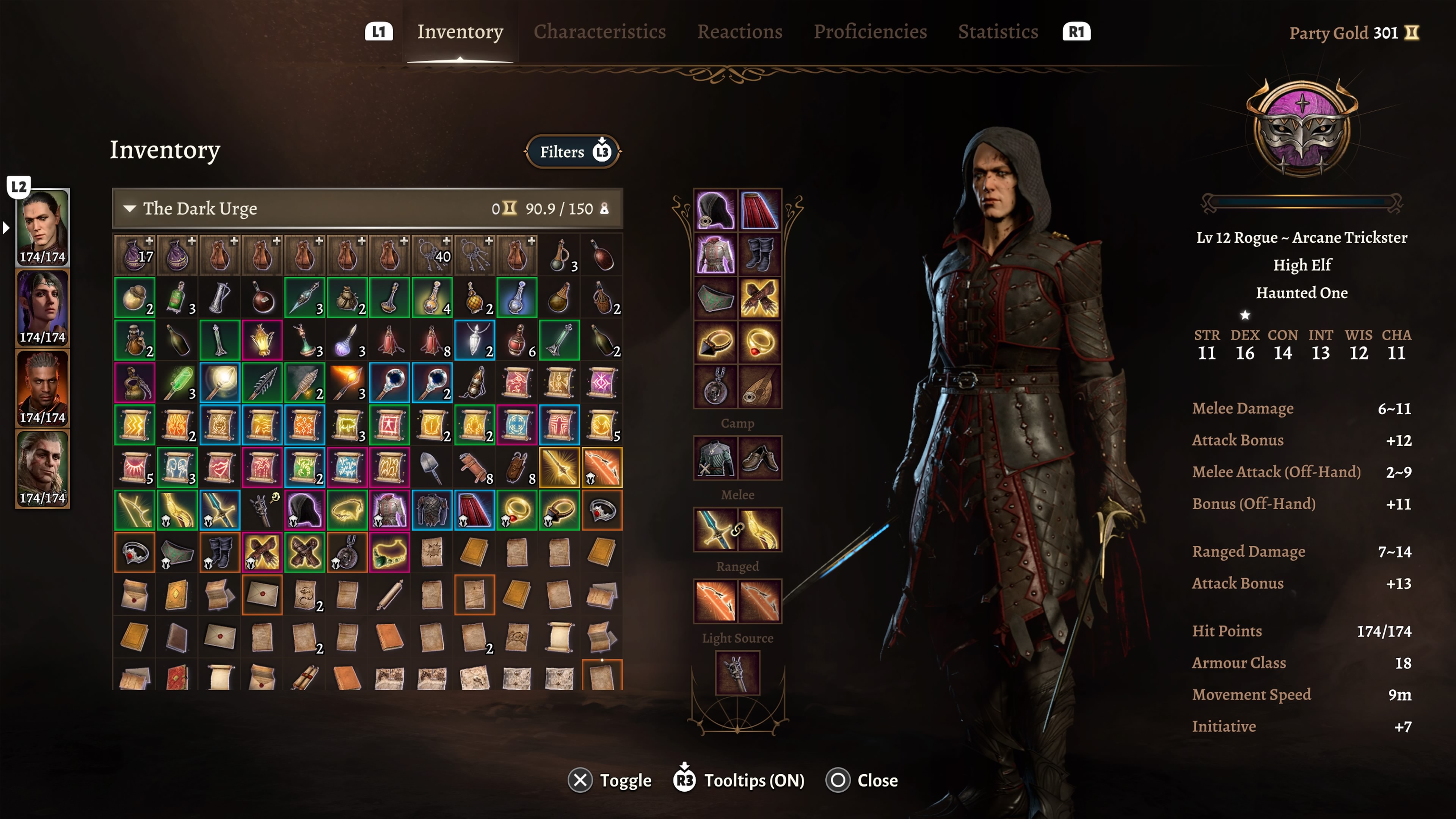Toggle Tooltips (ON) option

pos(739,781)
